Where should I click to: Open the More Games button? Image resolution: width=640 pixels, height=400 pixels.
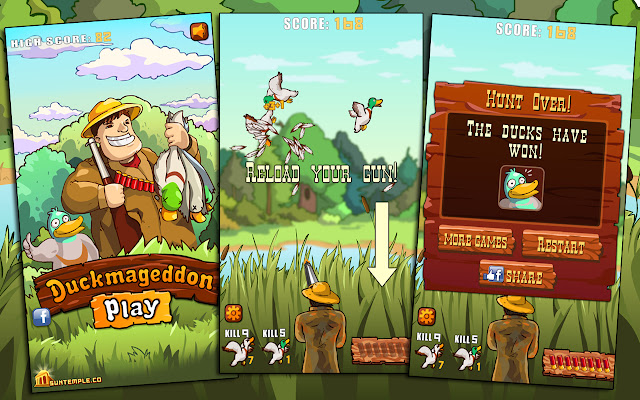pyautogui.click(x=476, y=242)
